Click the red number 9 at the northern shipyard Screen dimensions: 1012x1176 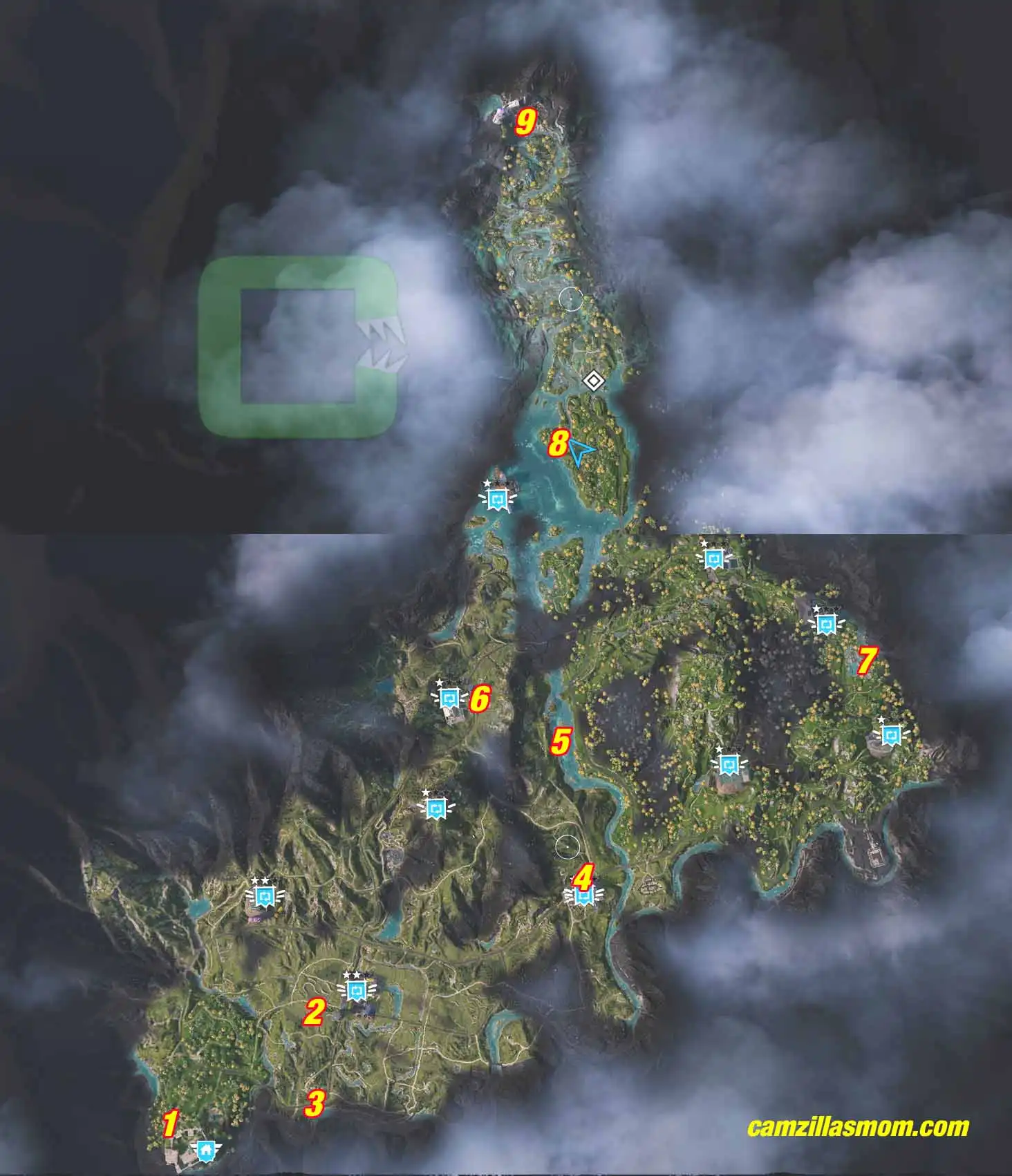tap(527, 121)
